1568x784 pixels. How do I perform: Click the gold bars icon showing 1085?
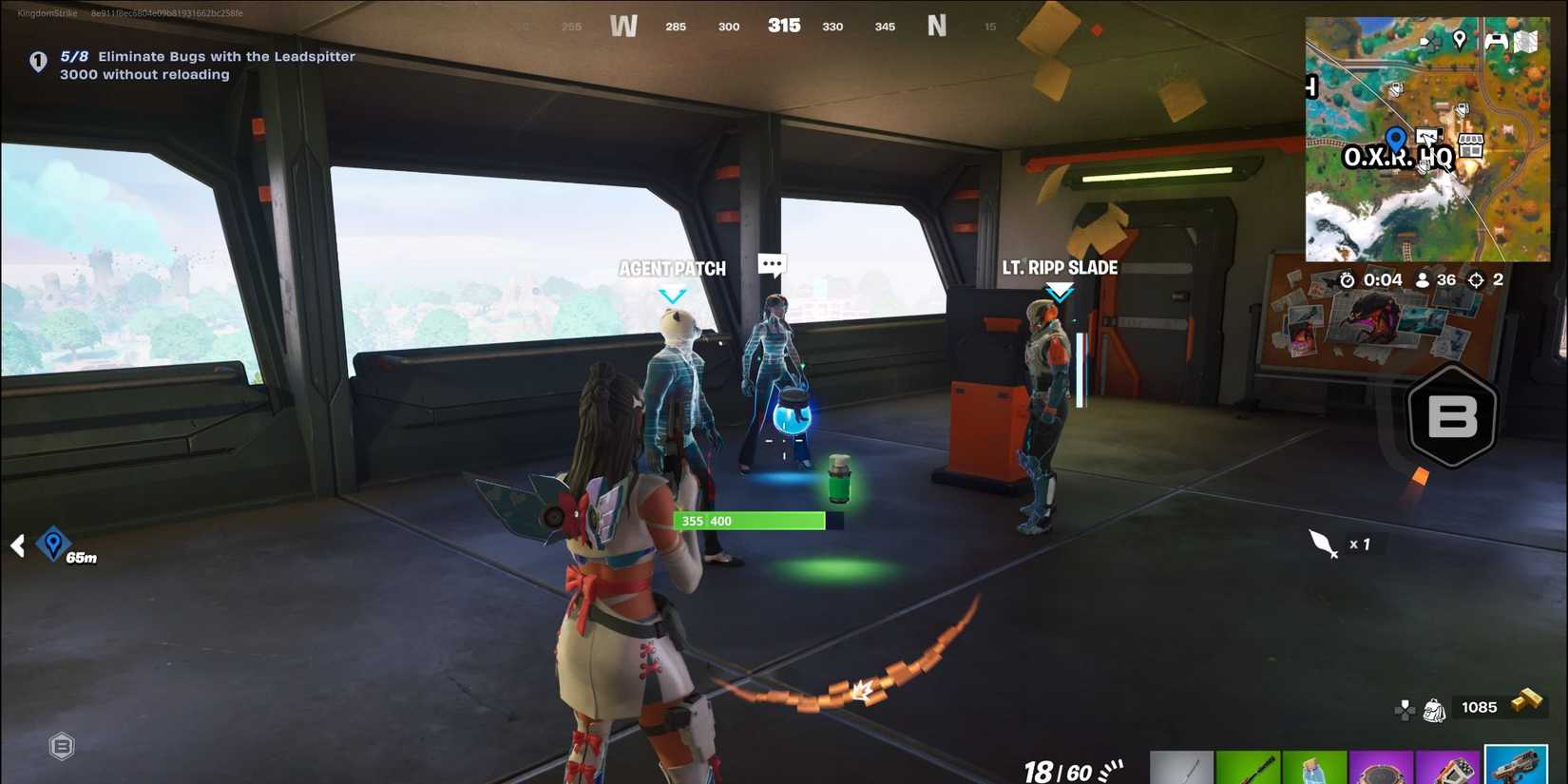(1502, 708)
